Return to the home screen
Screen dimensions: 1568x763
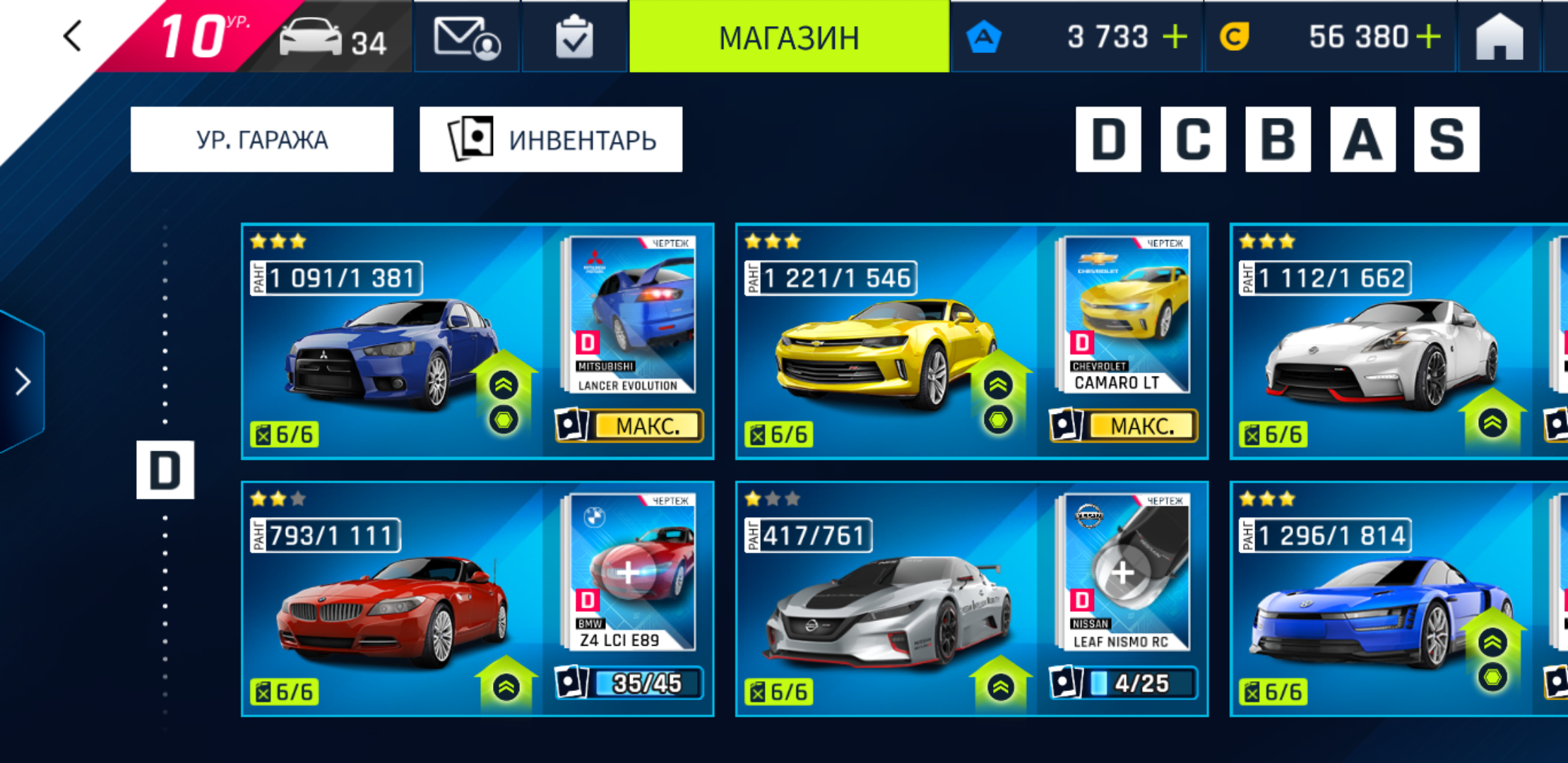[x=1499, y=37]
